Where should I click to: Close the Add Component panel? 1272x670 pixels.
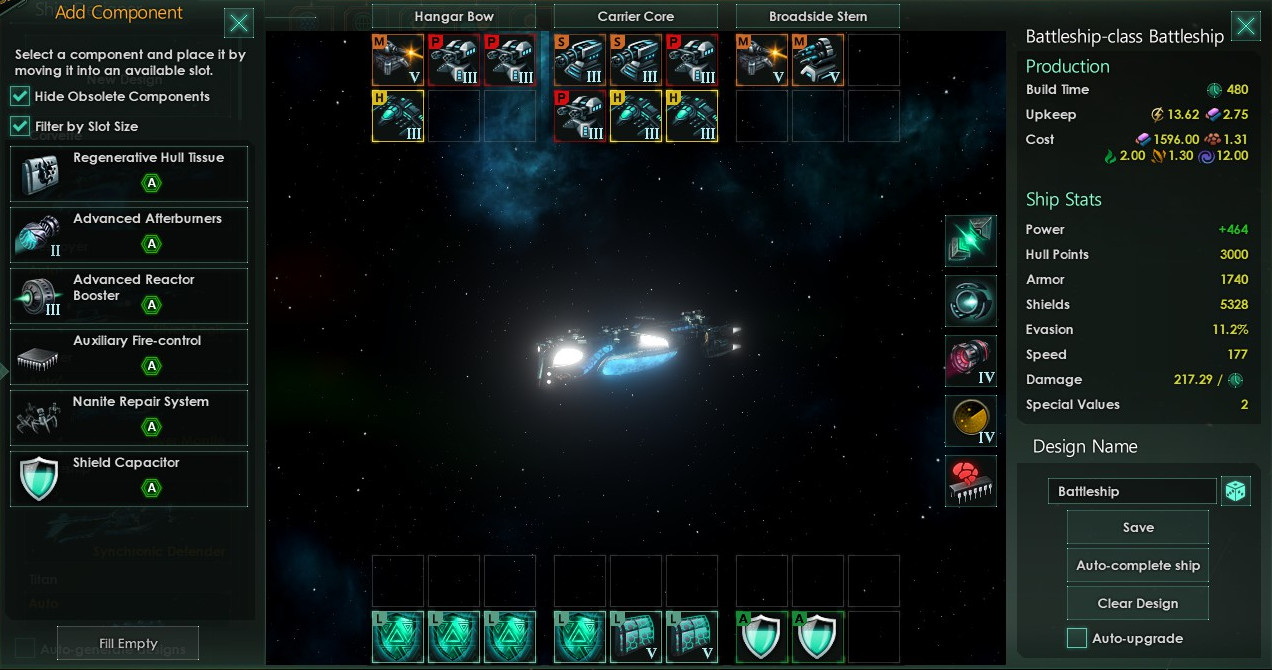click(238, 24)
